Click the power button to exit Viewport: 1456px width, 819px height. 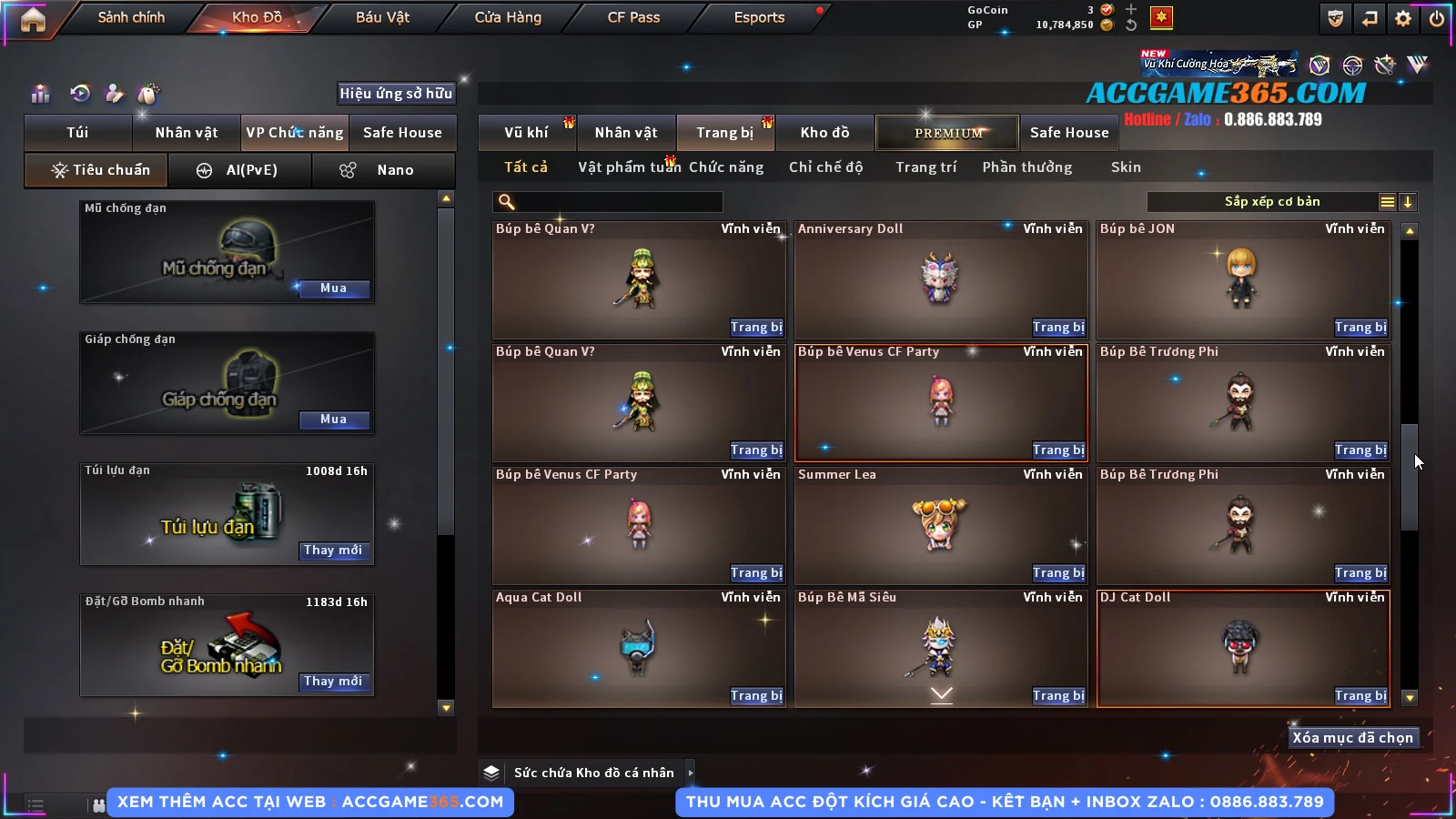pyautogui.click(x=1437, y=18)
